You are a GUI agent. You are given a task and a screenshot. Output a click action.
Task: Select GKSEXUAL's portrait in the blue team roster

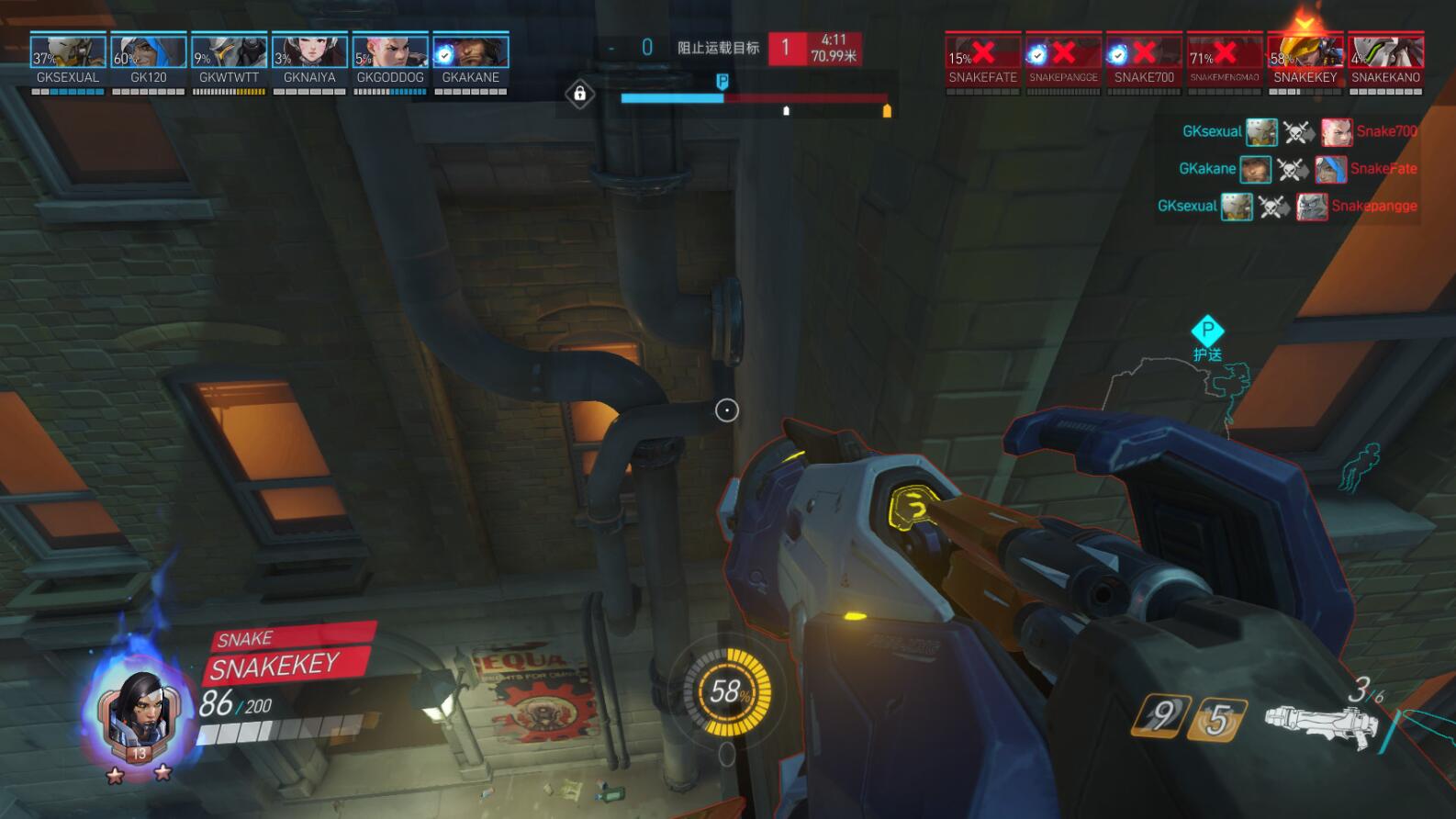click(67, 52)
